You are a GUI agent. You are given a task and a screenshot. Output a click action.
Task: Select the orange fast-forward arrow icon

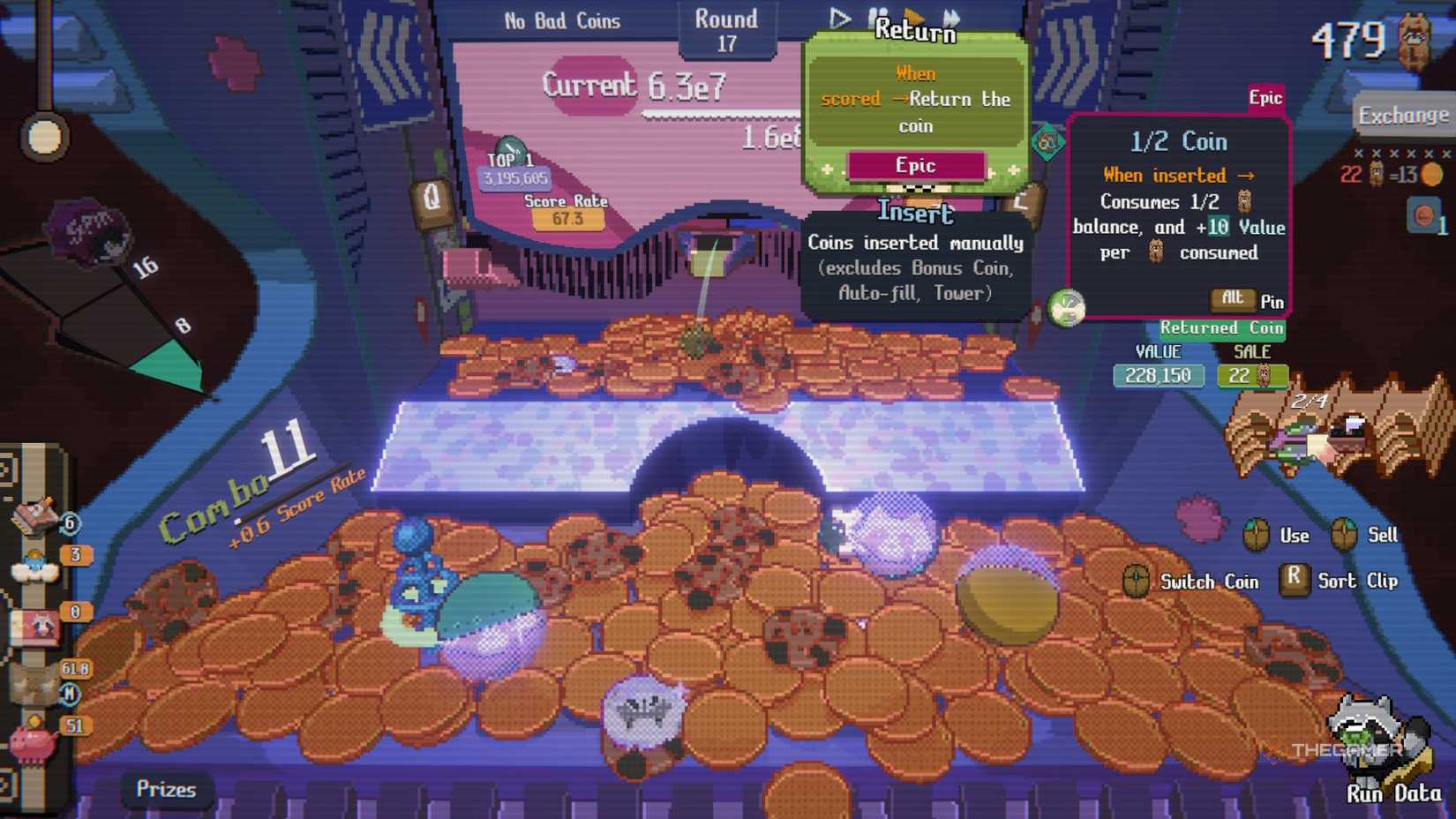click(915, 16)
